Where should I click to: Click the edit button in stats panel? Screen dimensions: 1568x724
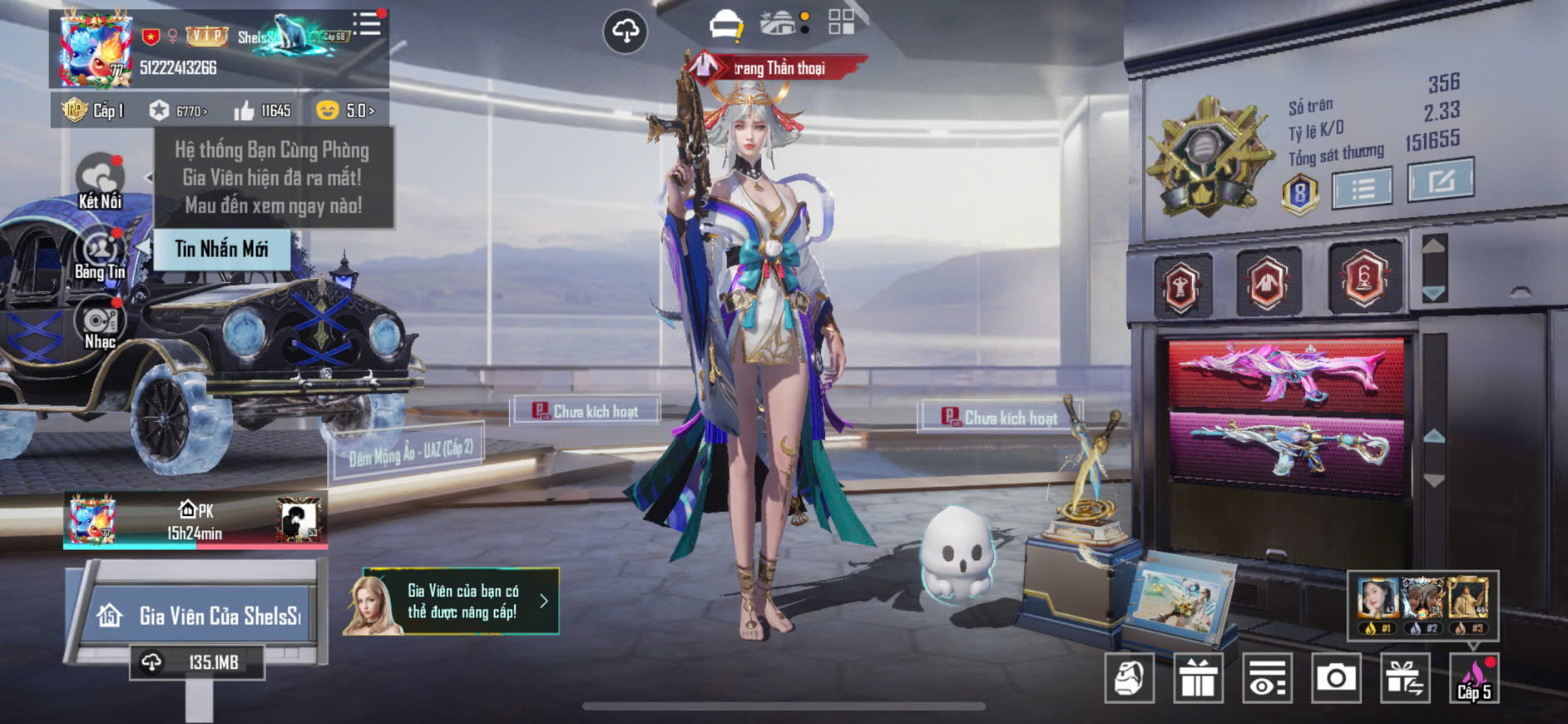(1440, 180)
